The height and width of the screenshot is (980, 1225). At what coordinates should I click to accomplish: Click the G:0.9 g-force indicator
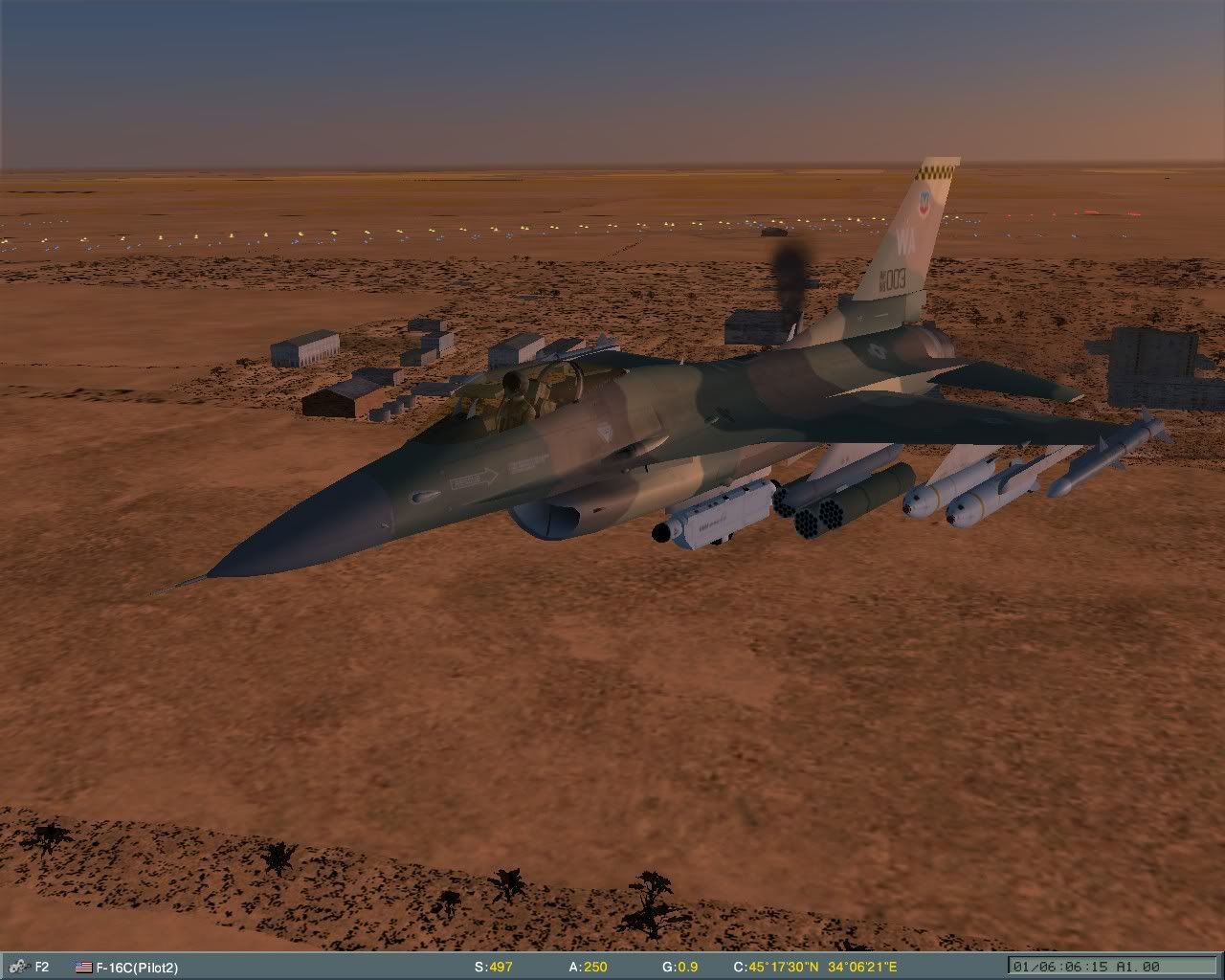click(681, 967)
